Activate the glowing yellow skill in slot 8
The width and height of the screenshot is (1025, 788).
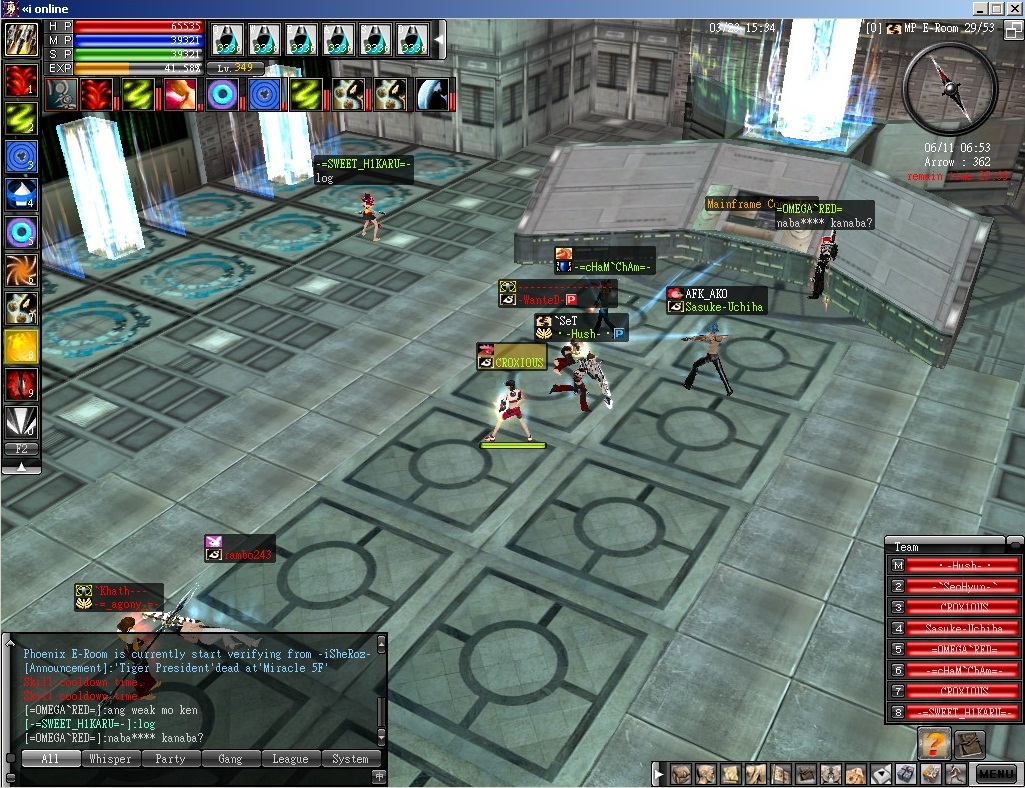point(21,347)
